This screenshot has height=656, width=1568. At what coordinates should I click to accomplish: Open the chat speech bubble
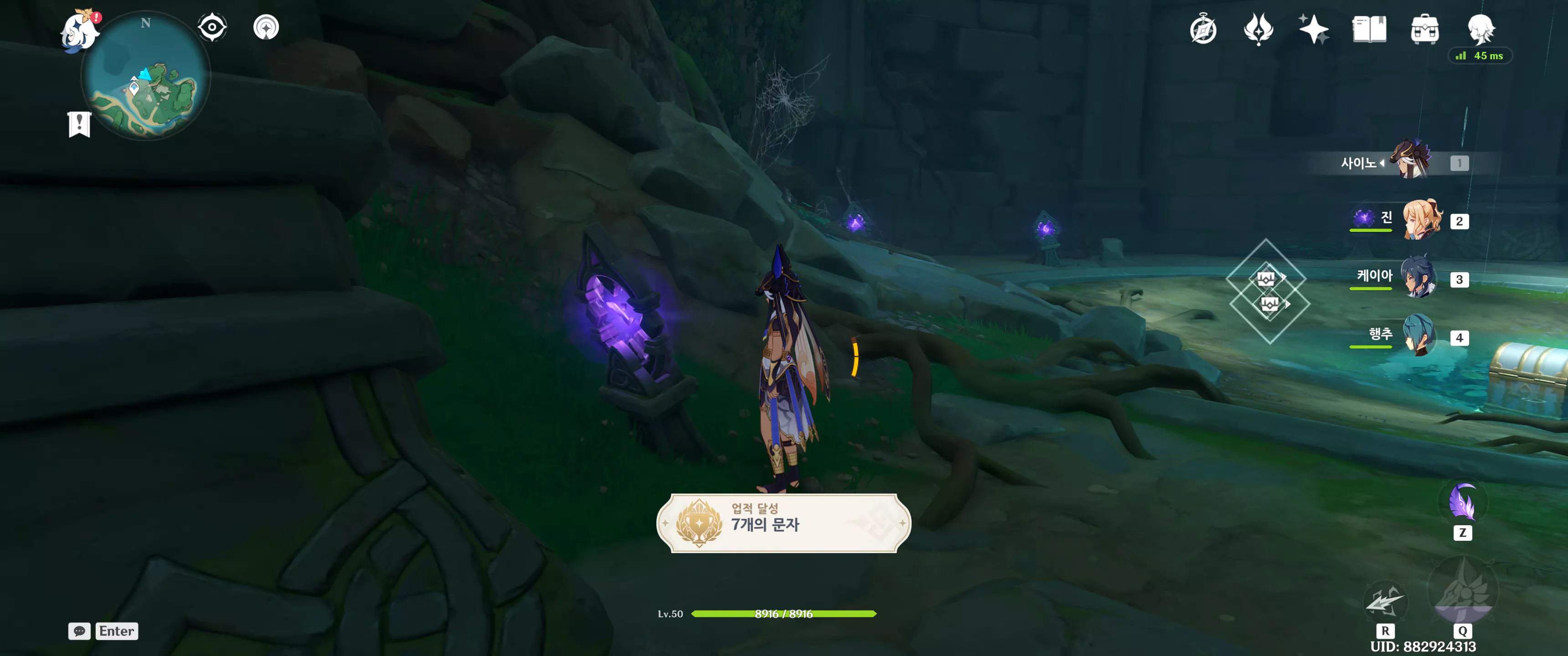tap(79, 631)
